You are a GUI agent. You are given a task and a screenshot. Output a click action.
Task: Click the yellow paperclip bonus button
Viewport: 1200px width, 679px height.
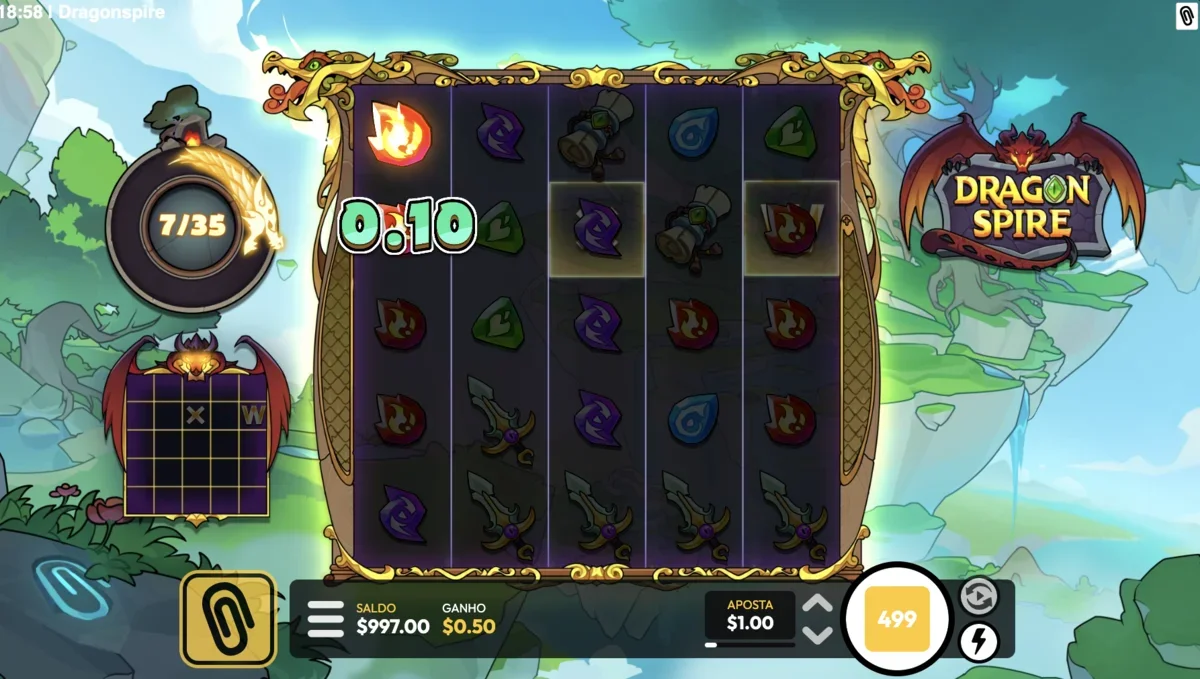coord(228,619)
